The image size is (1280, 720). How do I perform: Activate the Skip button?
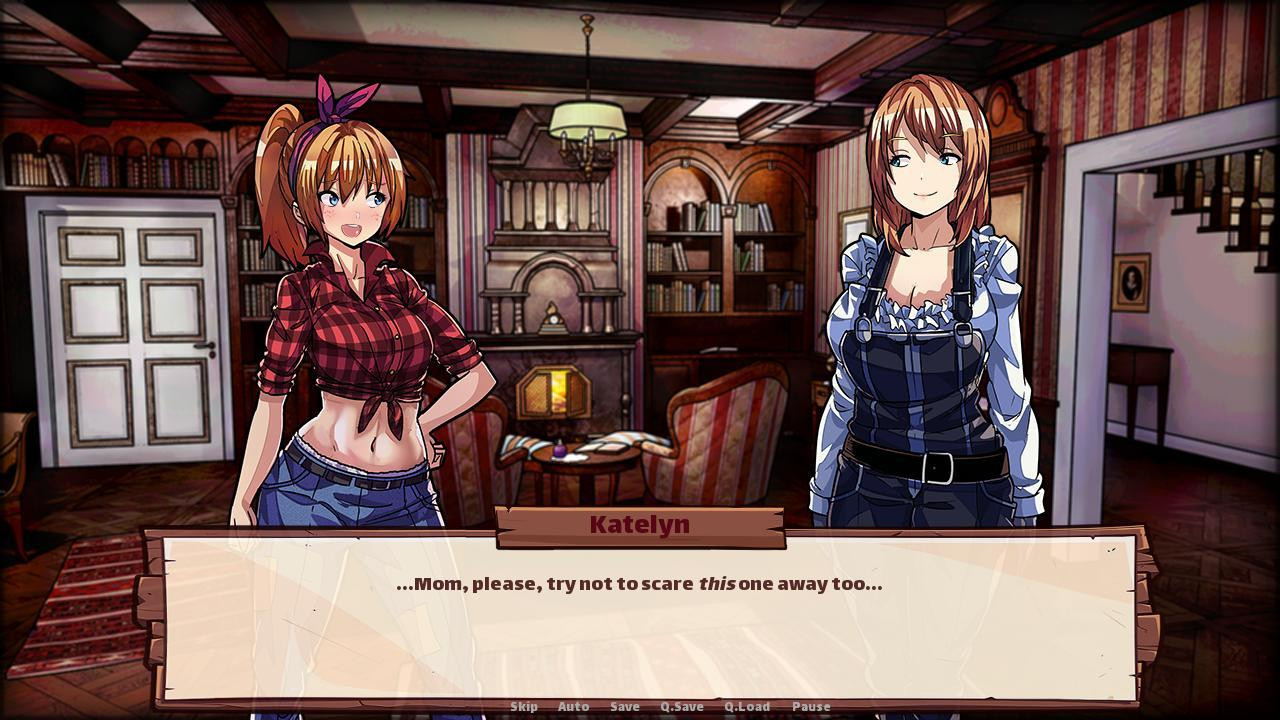524,707
